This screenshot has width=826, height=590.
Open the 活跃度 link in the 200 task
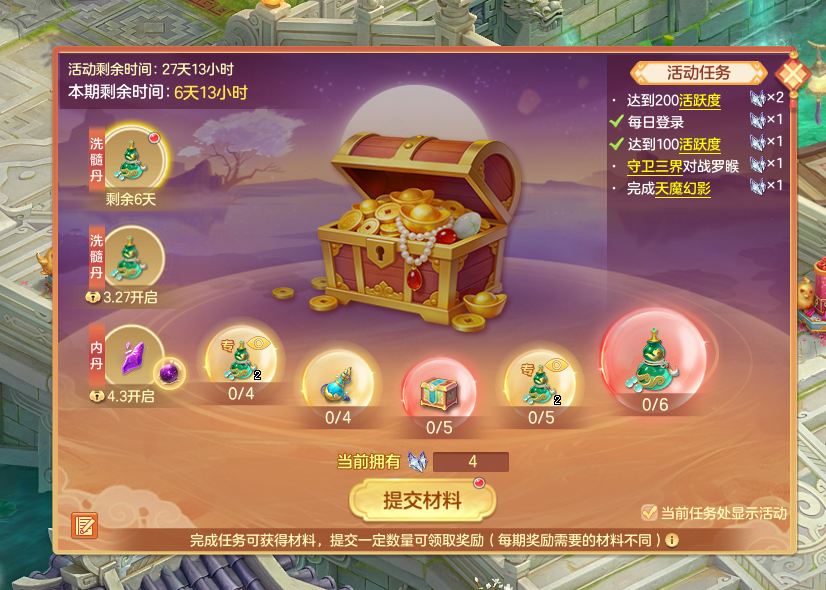click(699, 100)
